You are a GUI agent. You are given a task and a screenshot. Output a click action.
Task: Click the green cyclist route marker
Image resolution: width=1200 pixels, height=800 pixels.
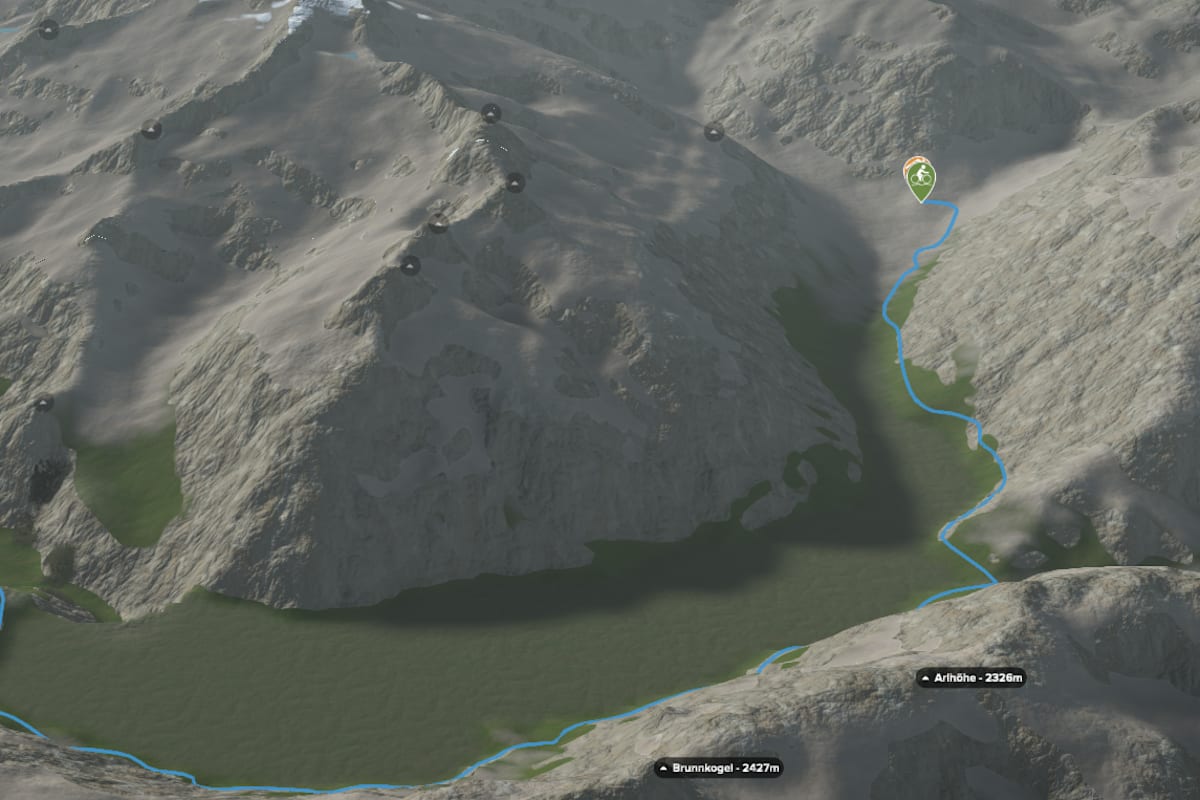(921, 180)
